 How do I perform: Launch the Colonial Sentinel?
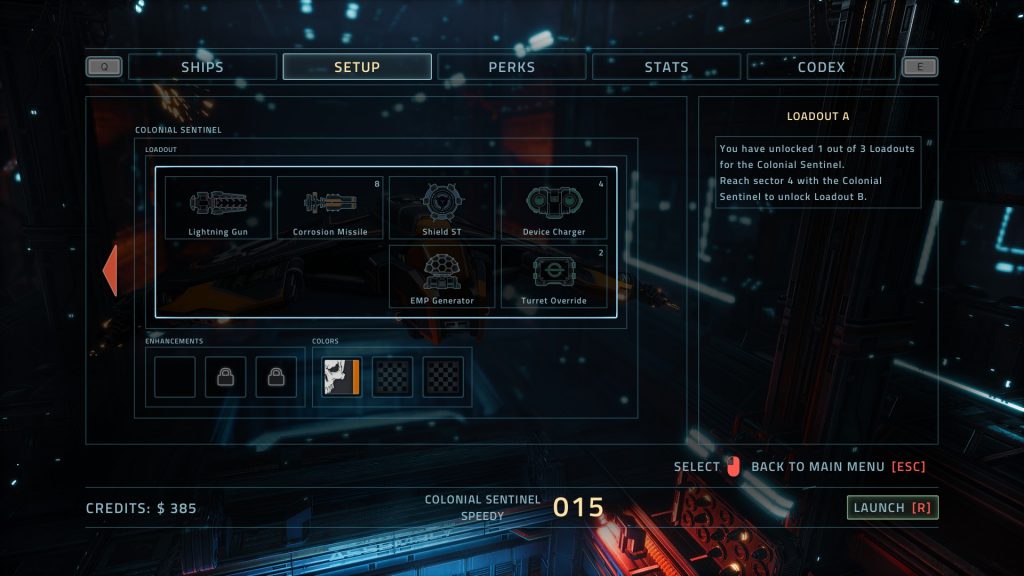892,508
